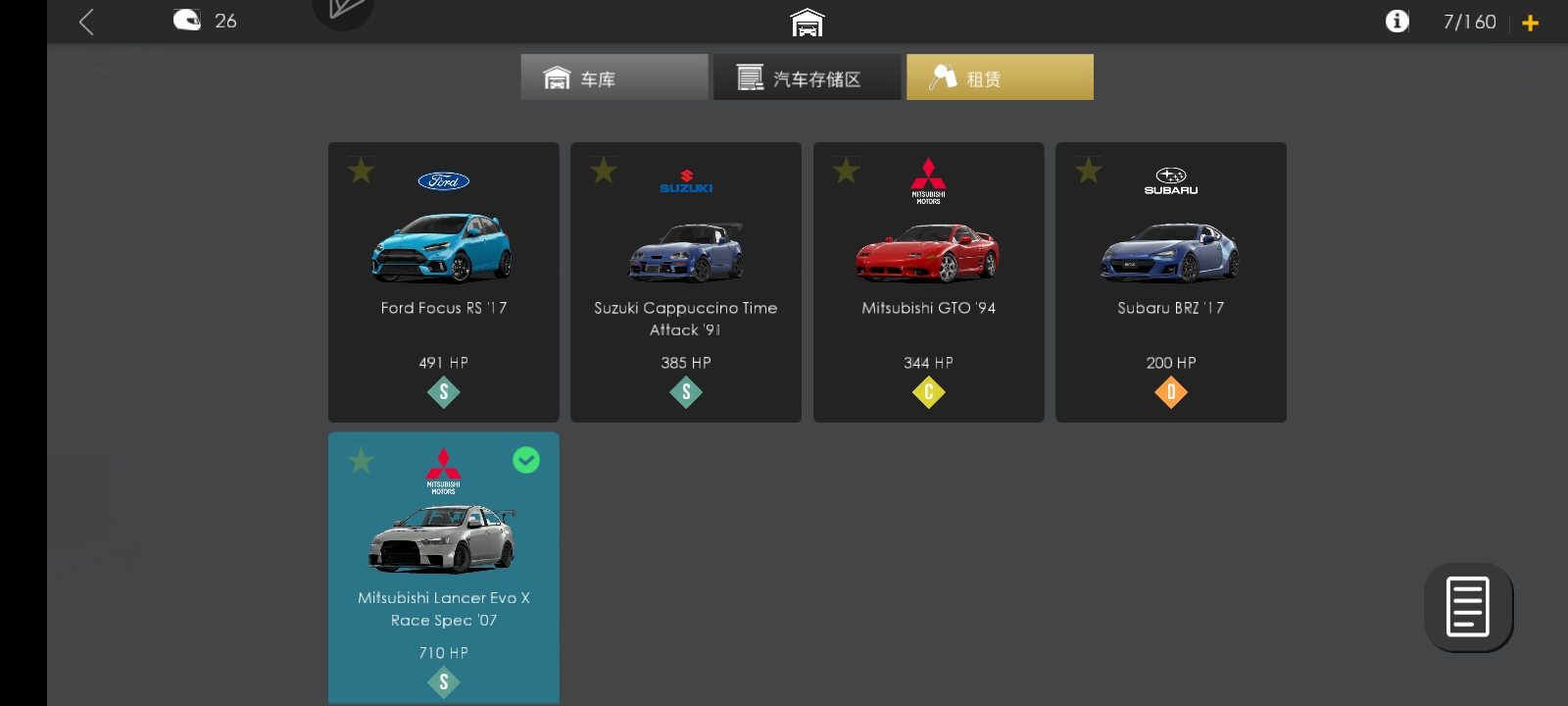
Task: Toggle the favorite star on Ford Focus RS
Action: pos(360,171)
